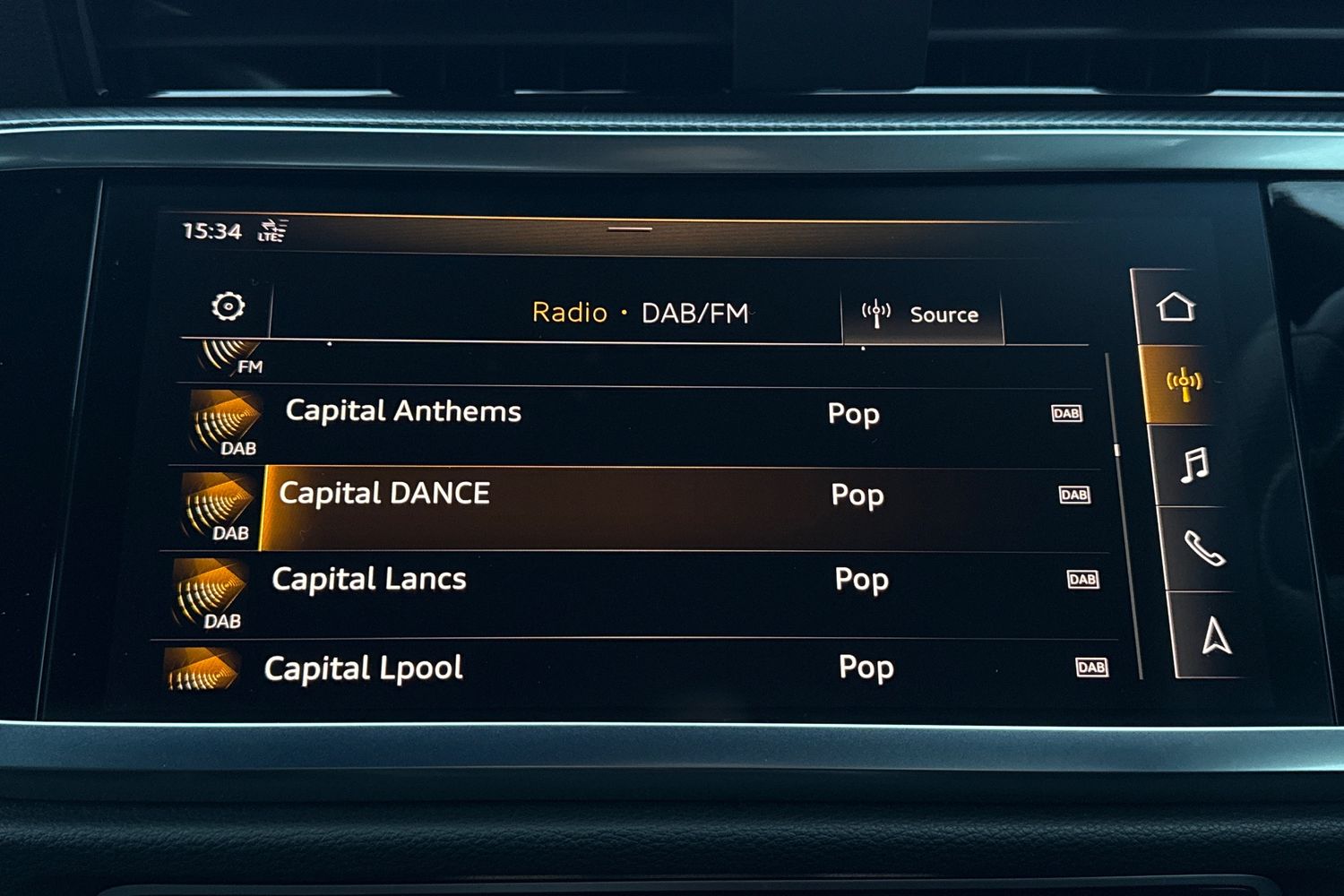This screenshot has height=896, width=1344.
Task: Click the station list scrollbar
Action: click(x=1117, y=450)
